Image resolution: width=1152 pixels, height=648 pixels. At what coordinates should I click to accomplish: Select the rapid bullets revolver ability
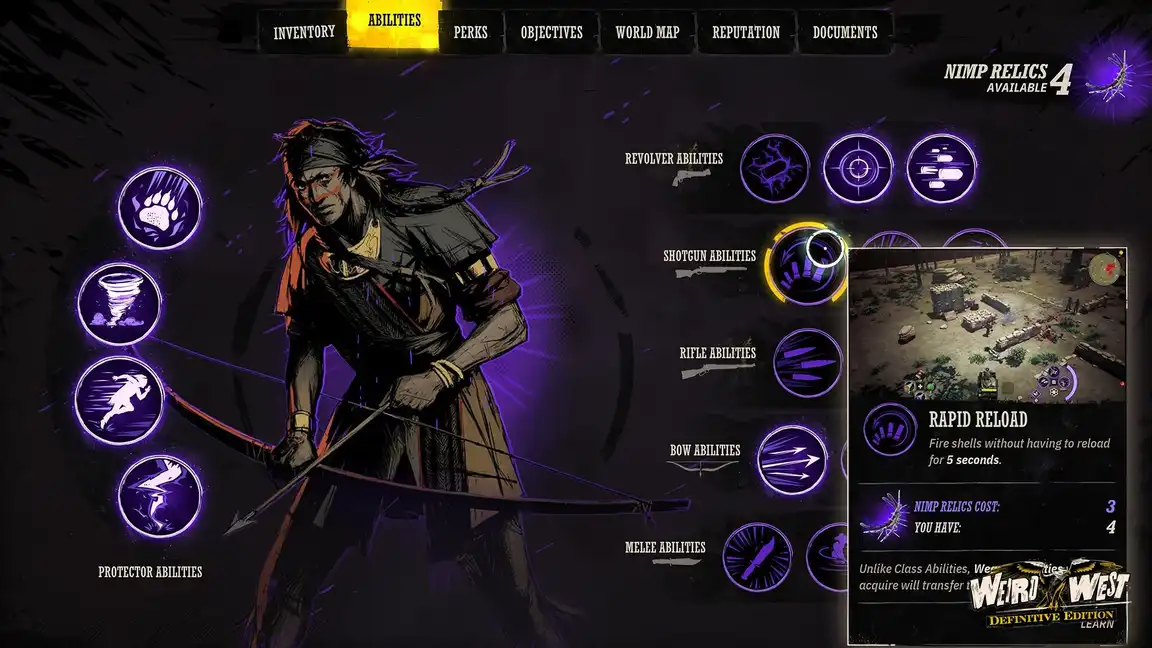tap(941, 168)
